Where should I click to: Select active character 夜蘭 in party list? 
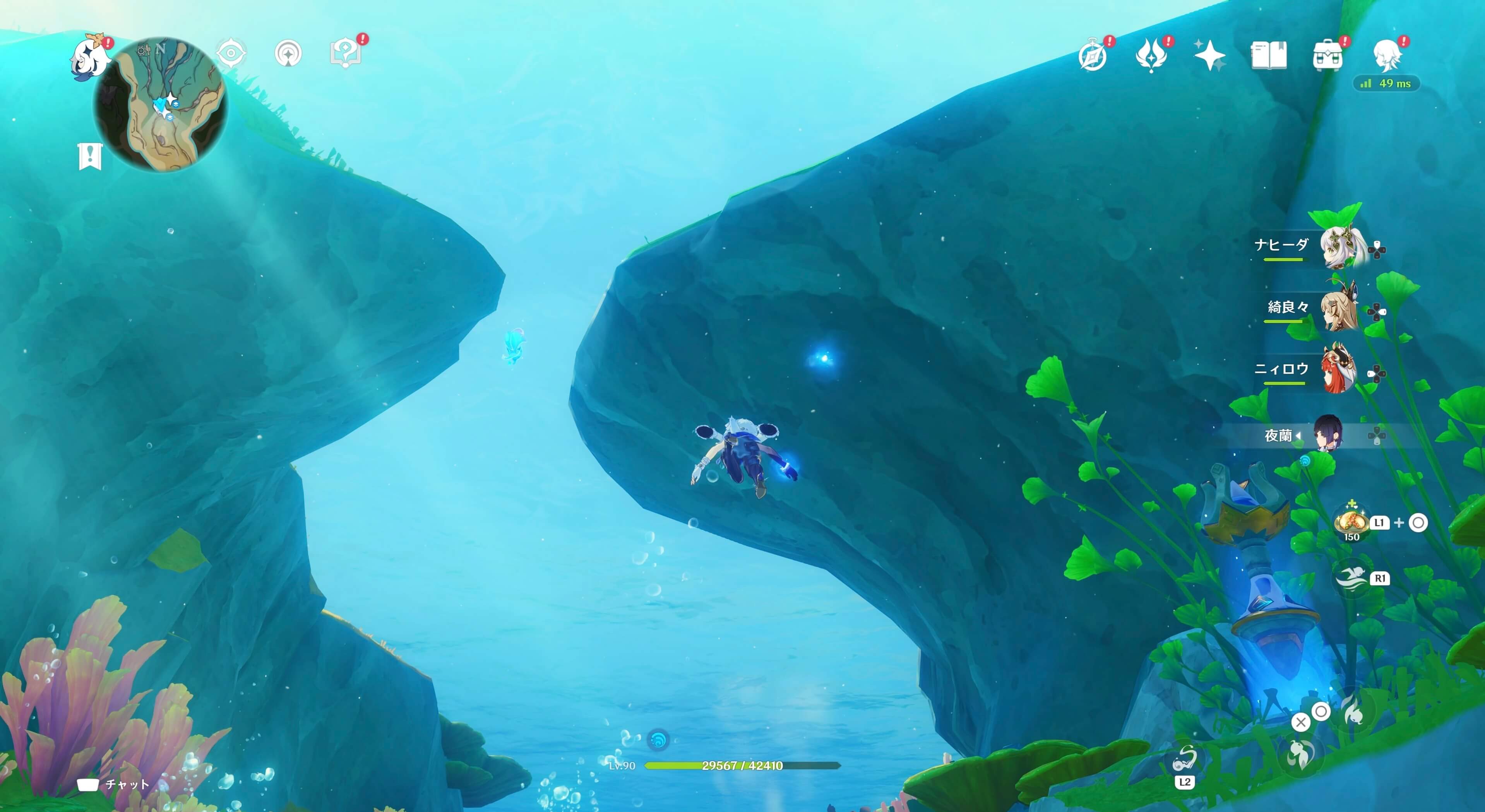pyautogui.click(x=1328, y=433)
